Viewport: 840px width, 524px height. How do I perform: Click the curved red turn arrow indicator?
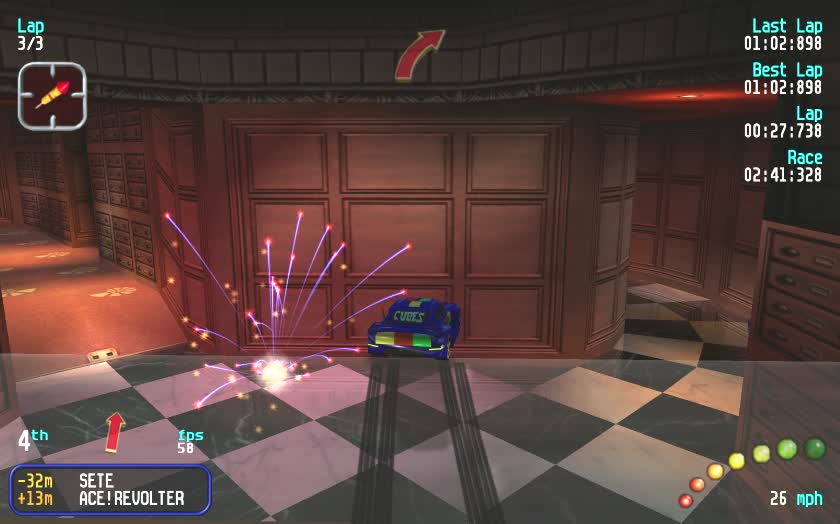pyautogui.click(x=418, y=54)
